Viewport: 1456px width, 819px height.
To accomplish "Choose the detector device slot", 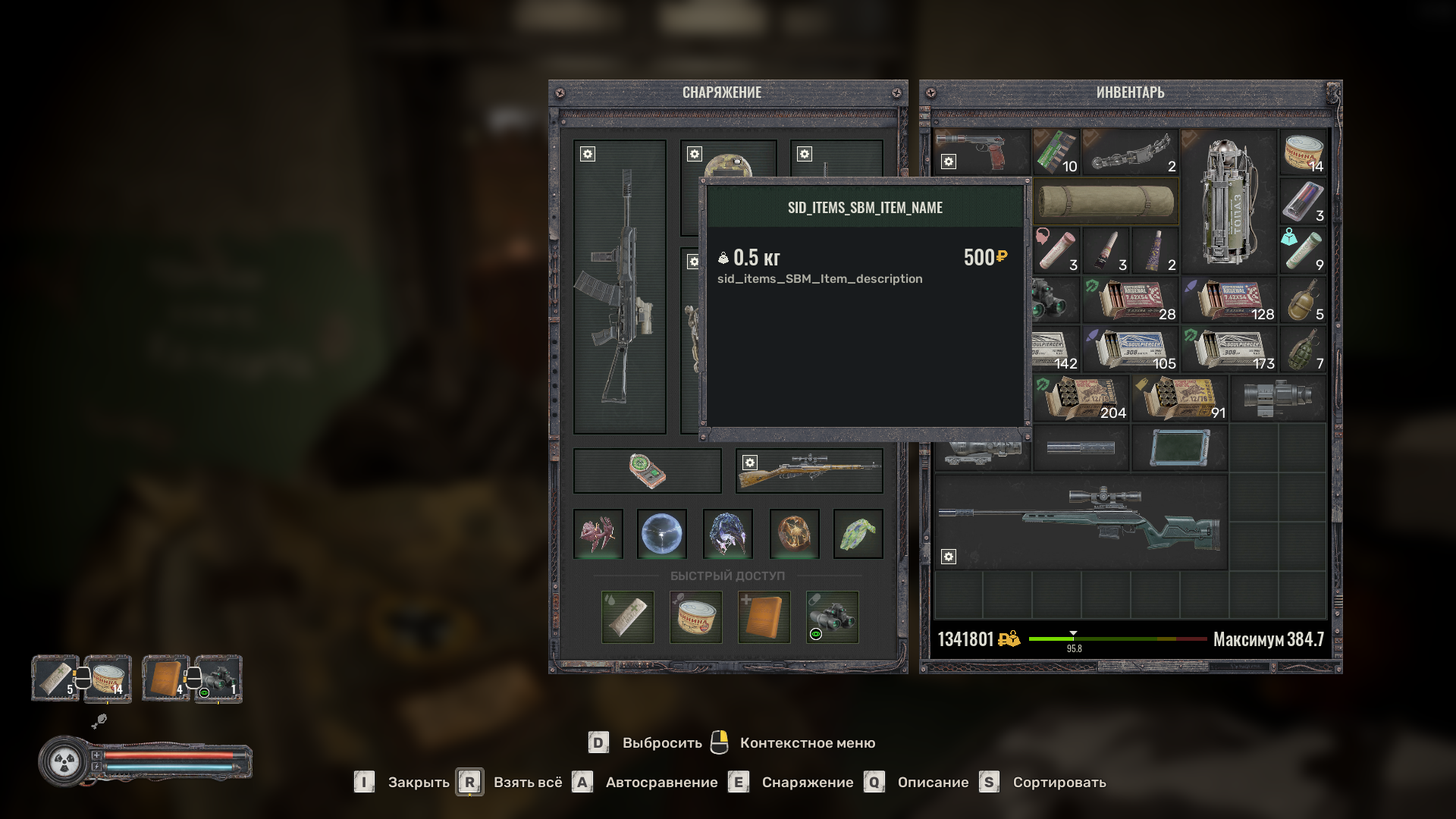I will pos(647,471).
